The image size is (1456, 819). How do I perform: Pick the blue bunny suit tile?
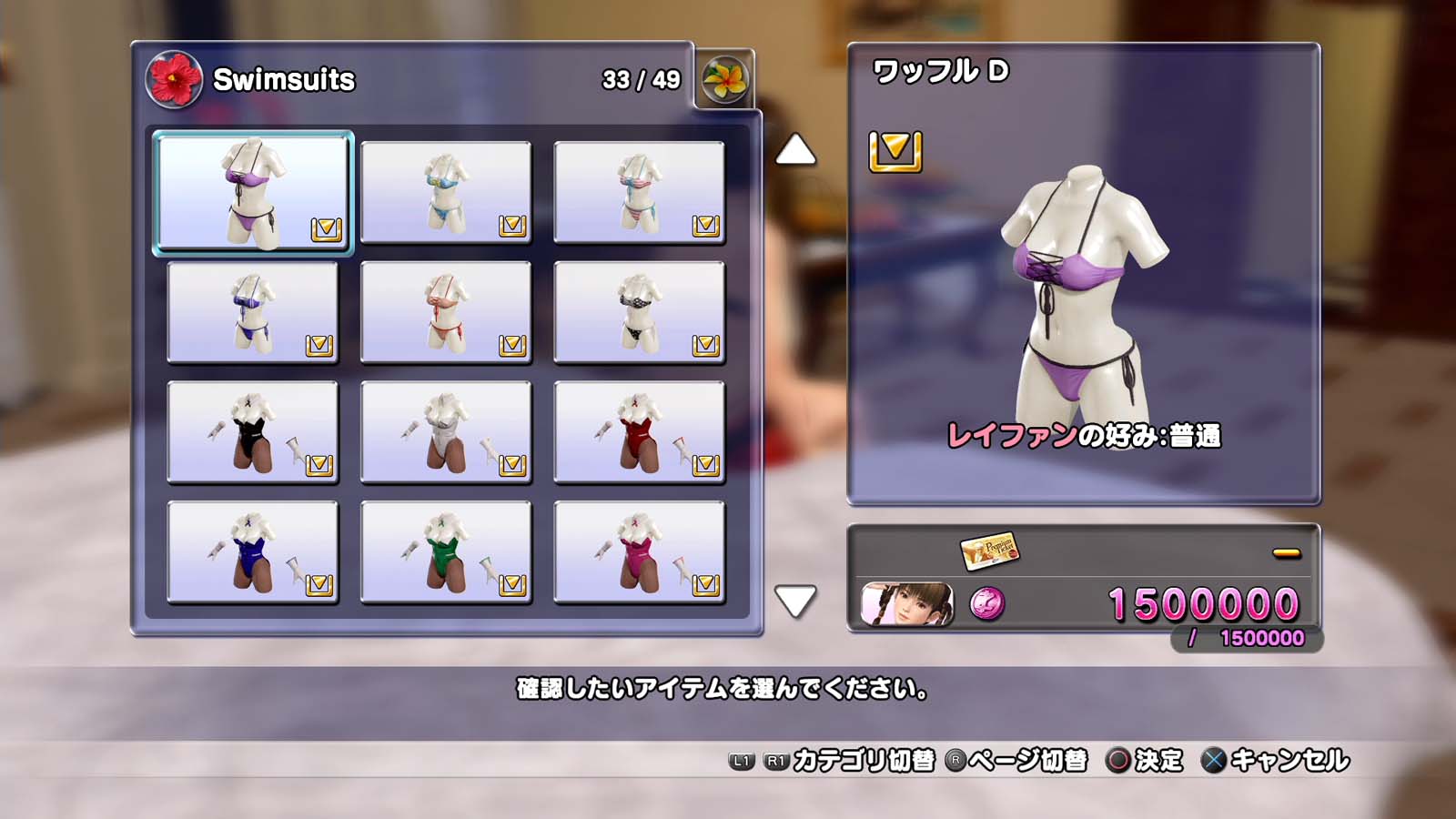(253, 552)
